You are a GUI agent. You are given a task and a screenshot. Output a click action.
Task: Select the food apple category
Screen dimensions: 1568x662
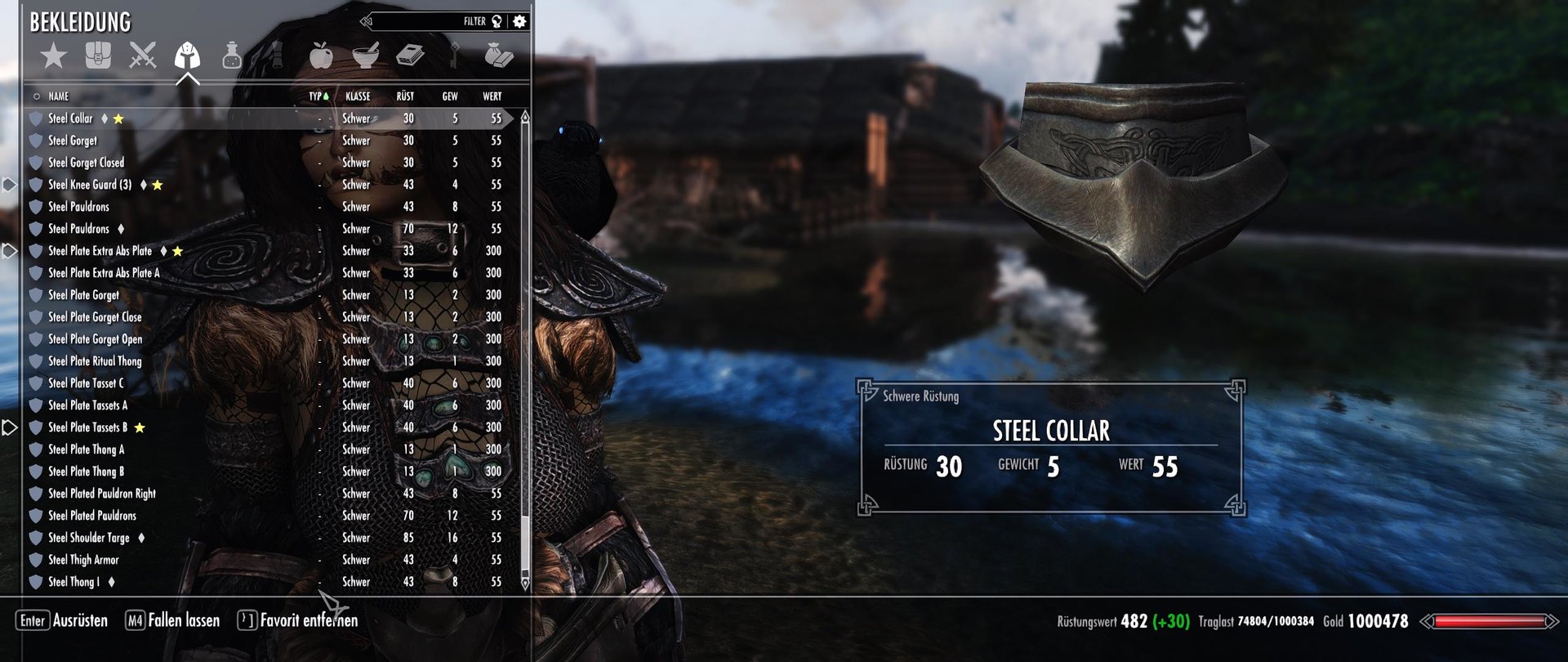(321, 56)
